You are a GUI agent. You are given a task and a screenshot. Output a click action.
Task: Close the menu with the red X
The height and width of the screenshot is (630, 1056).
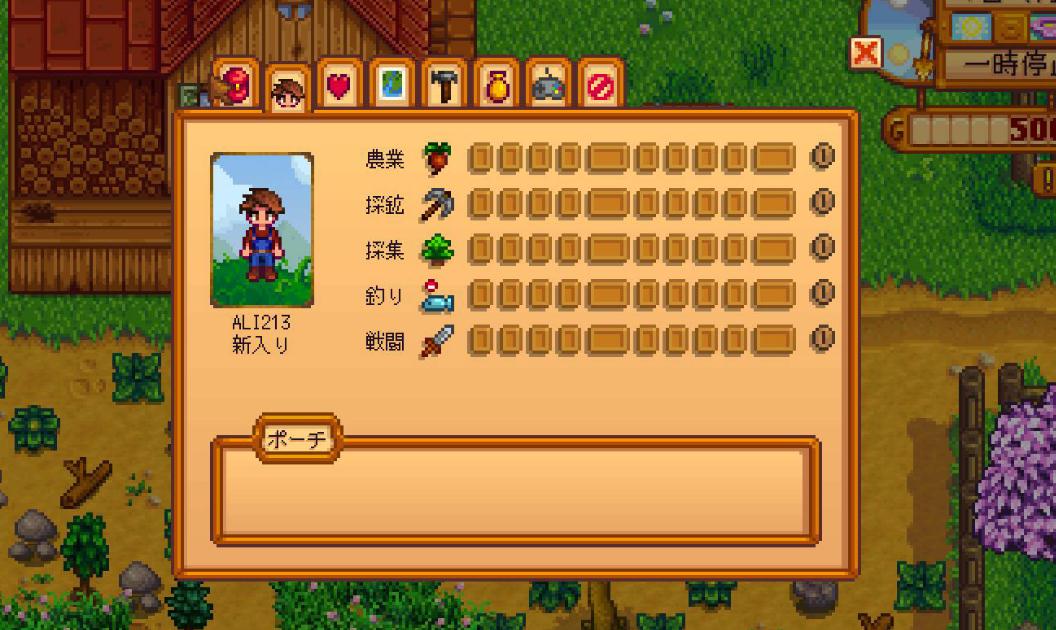[866, 53]
